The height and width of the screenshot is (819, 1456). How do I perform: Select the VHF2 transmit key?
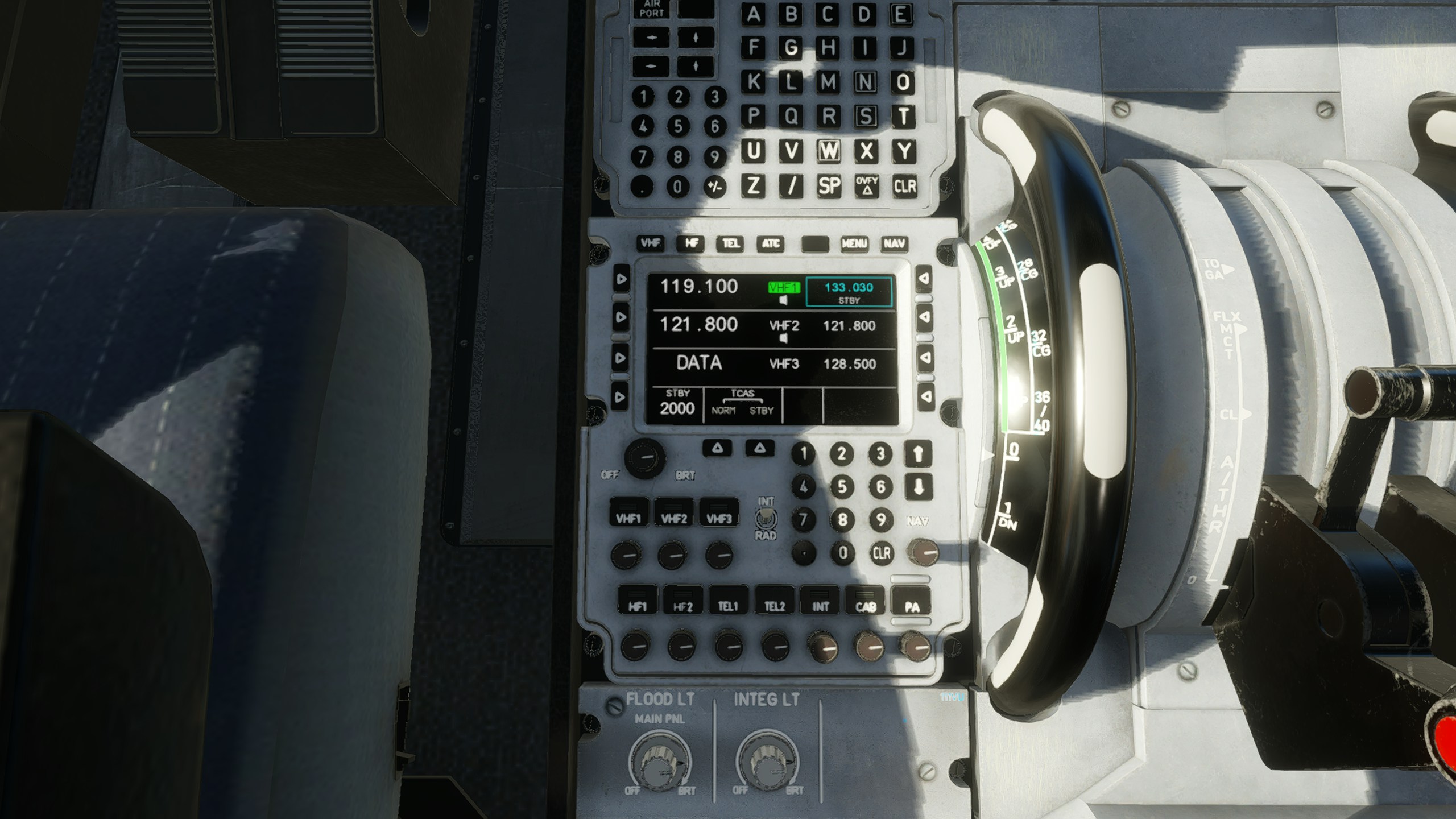pyautogui.click(x=674, y=514)
